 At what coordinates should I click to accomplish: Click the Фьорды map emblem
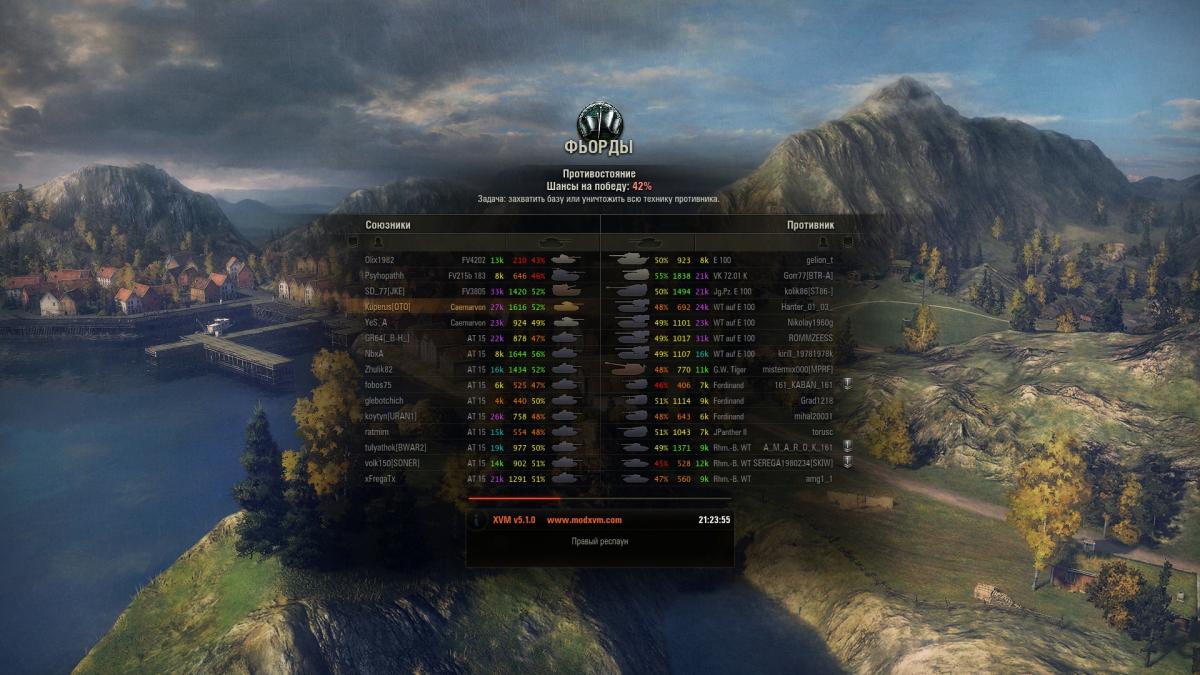click(599, 121)
